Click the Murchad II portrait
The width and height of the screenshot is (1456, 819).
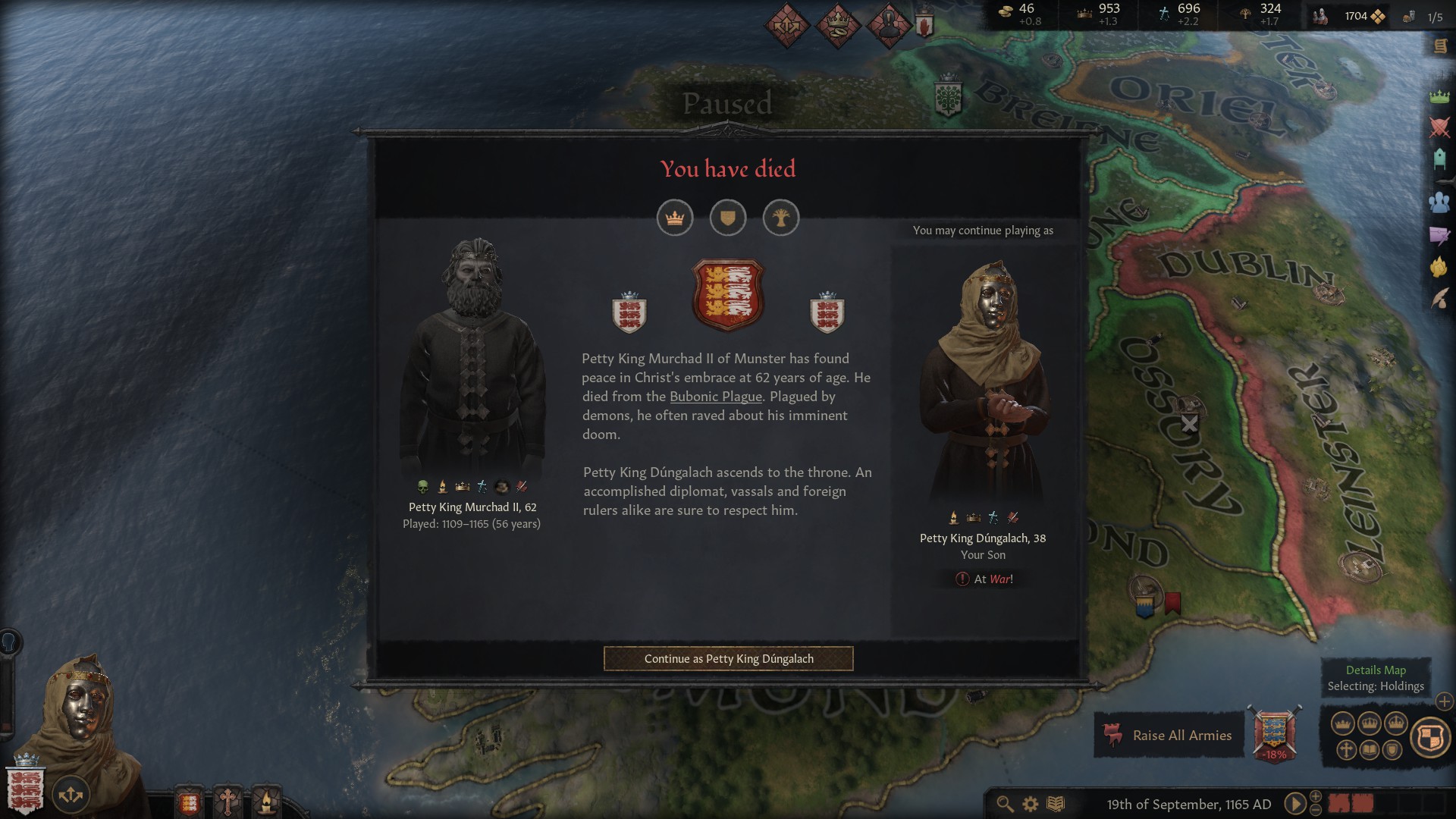[472, 356]
